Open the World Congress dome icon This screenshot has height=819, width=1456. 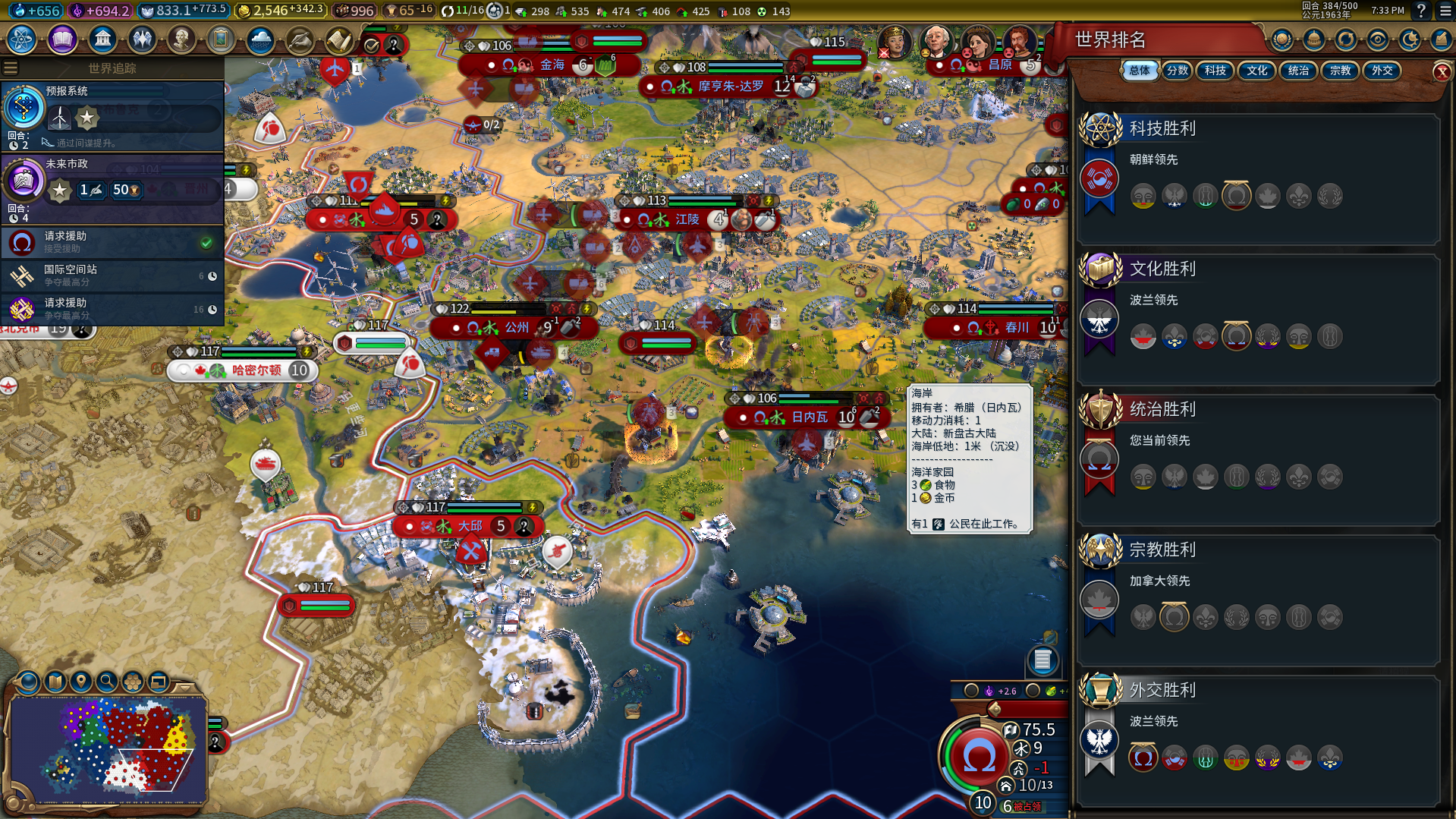(x=1314, y=39)
